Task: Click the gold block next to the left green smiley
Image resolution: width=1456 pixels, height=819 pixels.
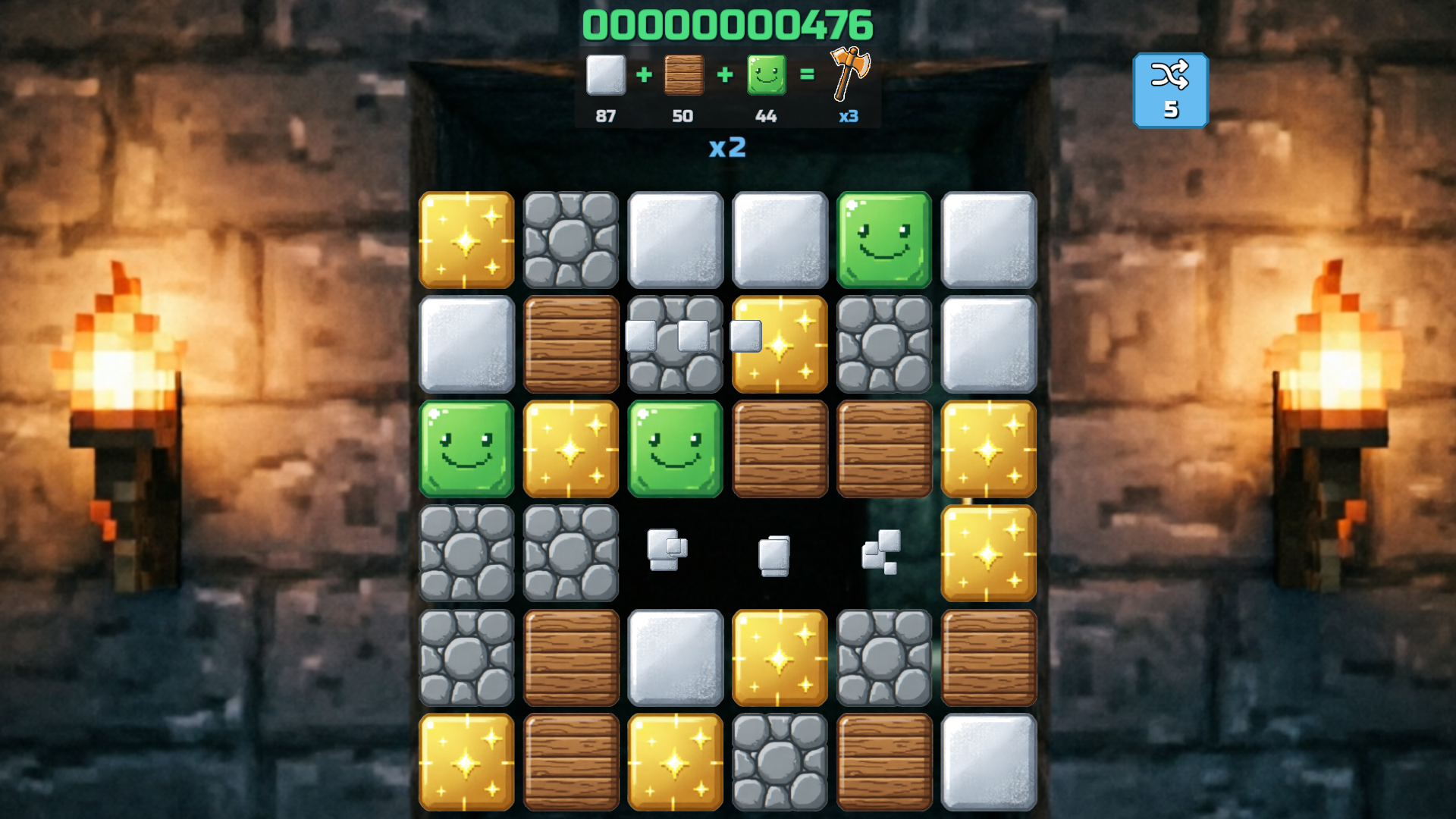Action: tap(570, 450)
